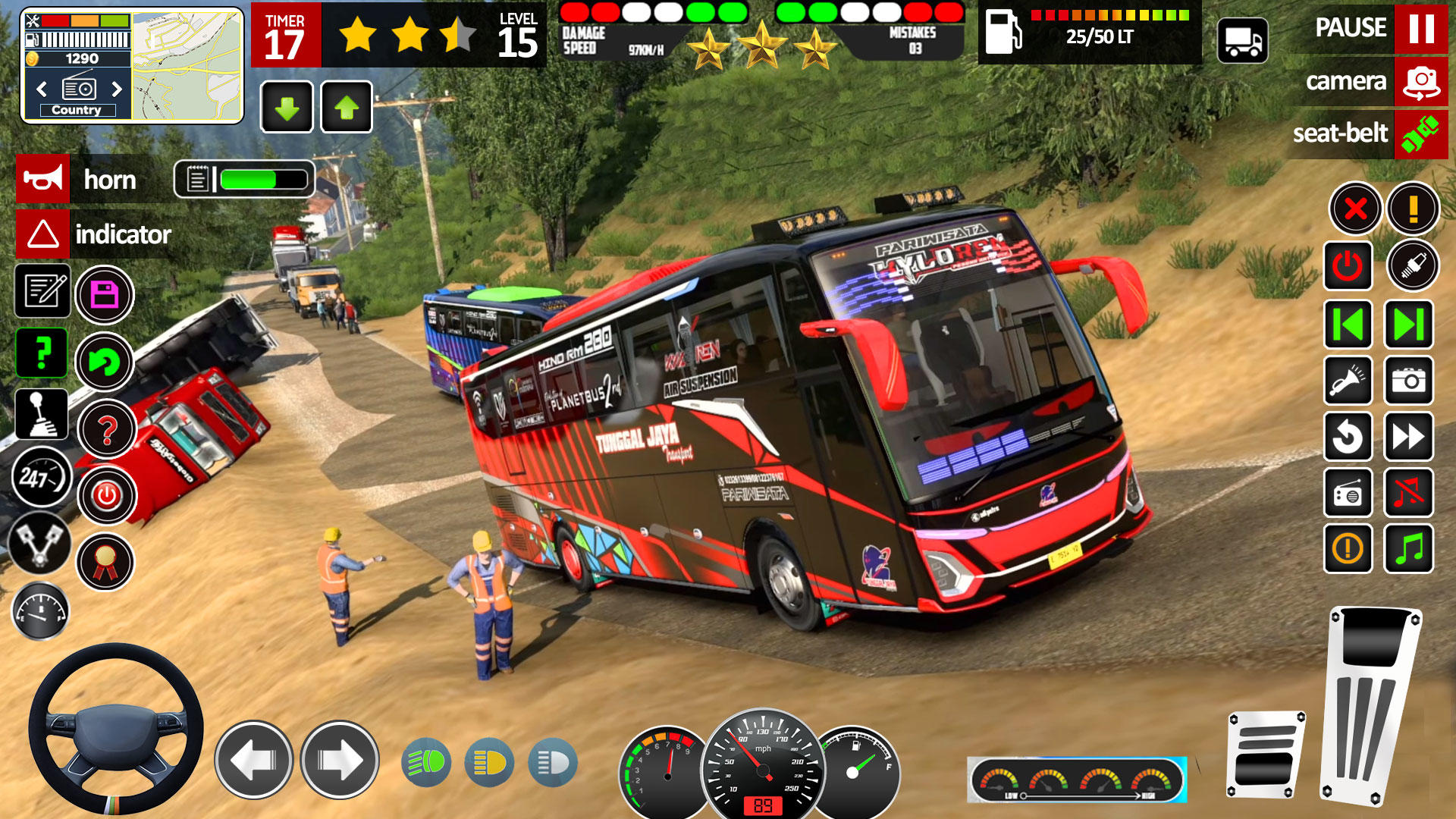Switch to the camera view option
This screenshot has height=819, width=1456.
(1363, 81)
